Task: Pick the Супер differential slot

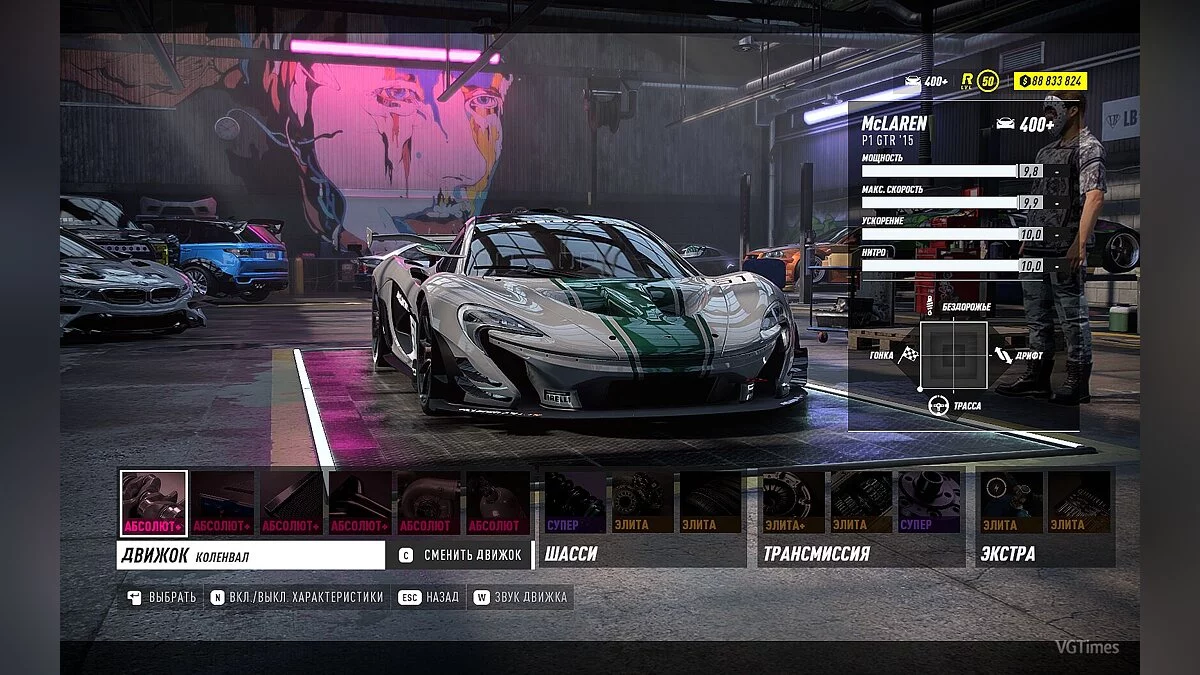Action: tap(929, 503)
